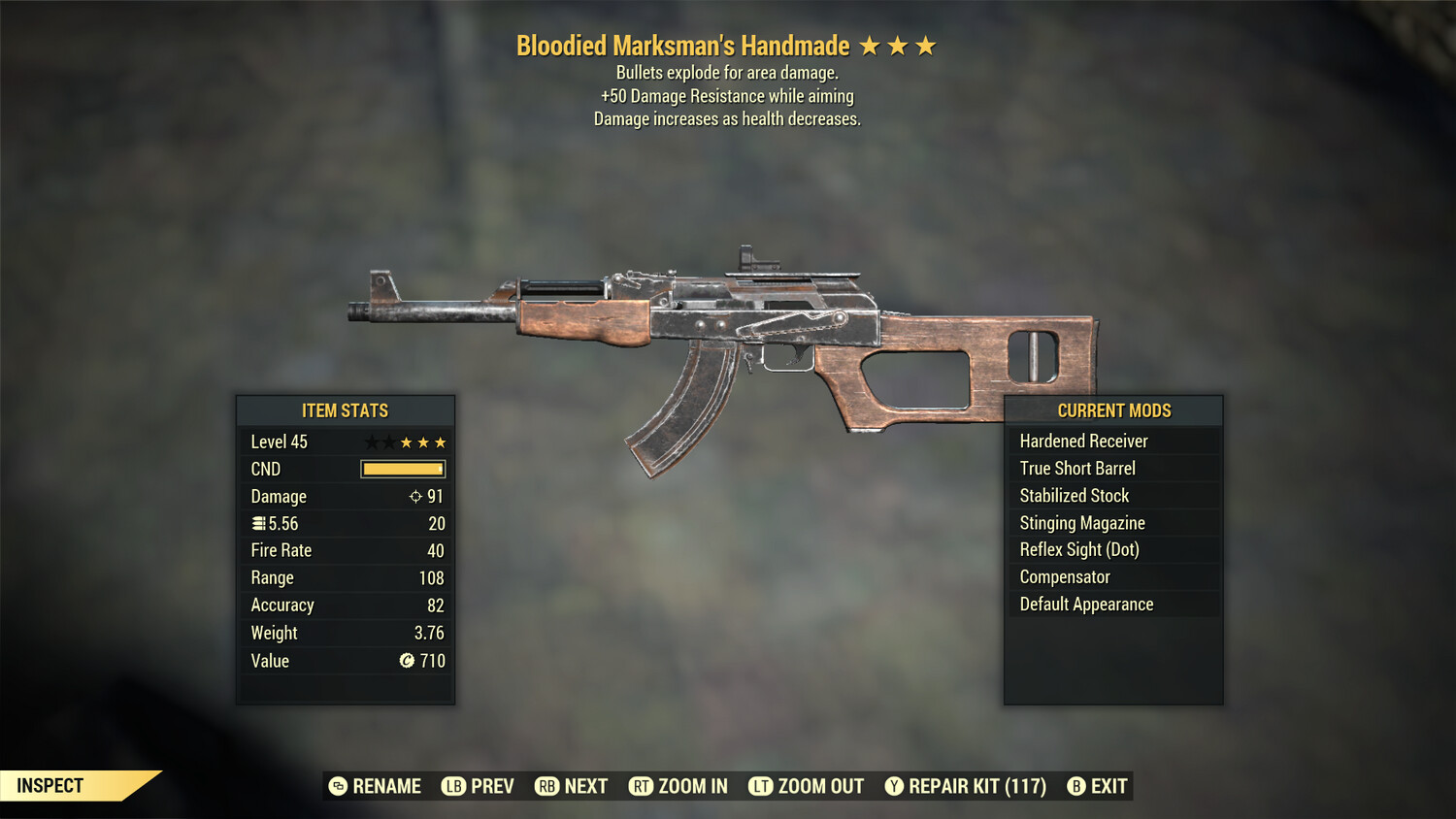Screen dimensions: 1456x819
Task: Click the Y button icon beside REPAIR KIT
Action: point(893,786)
